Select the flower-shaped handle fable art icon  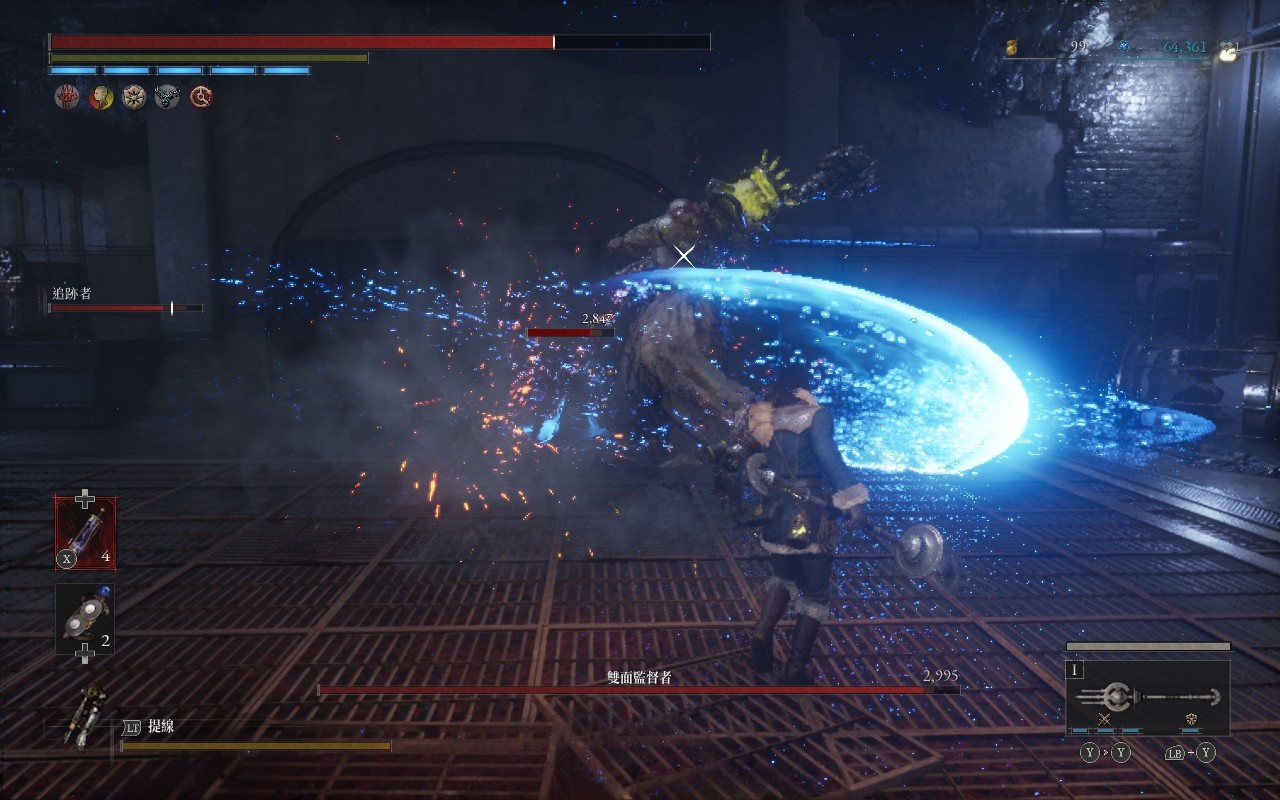tap(1192, 719)
